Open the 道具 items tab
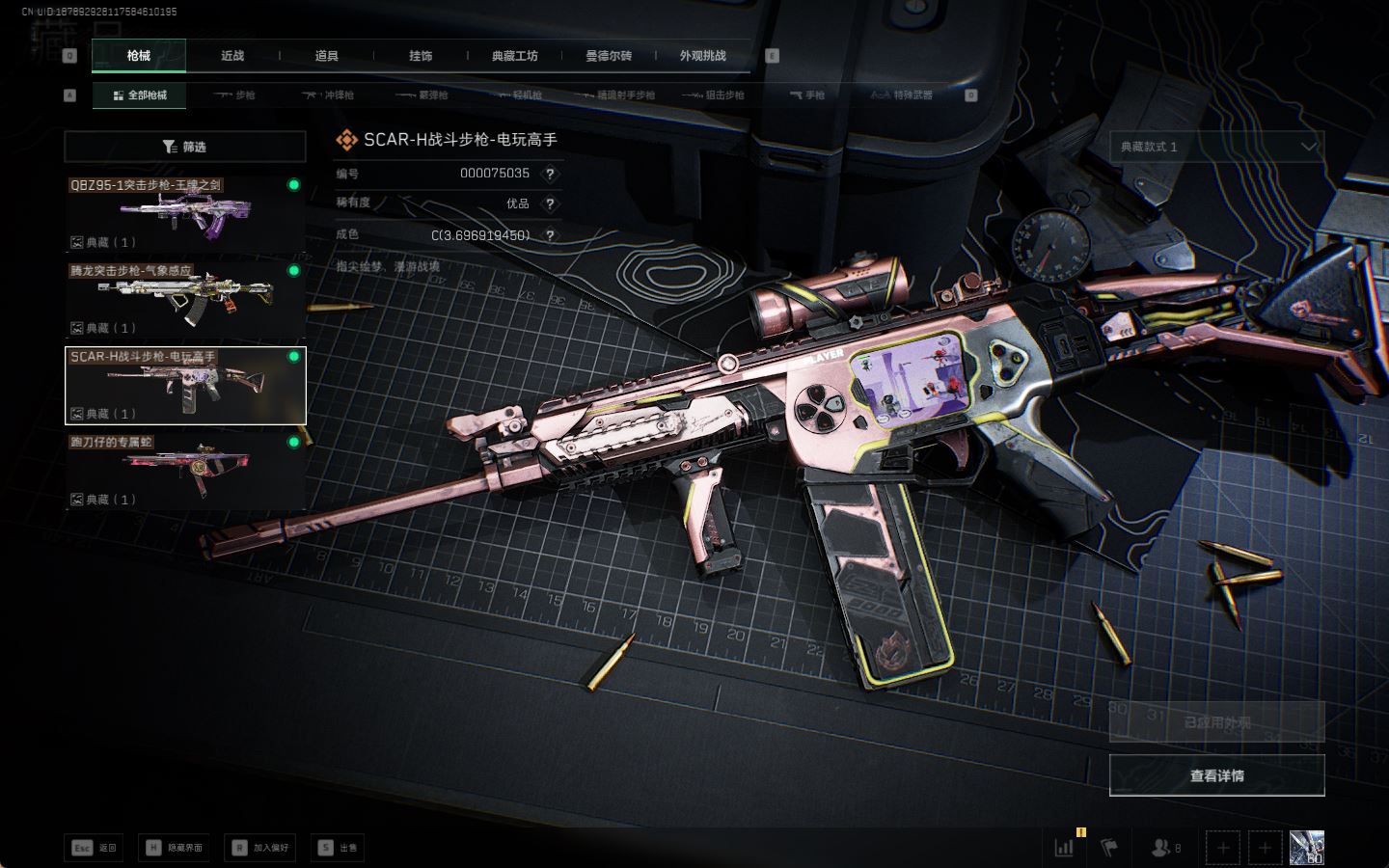The height and width of the screenshot is (868, 1389). 326,56
